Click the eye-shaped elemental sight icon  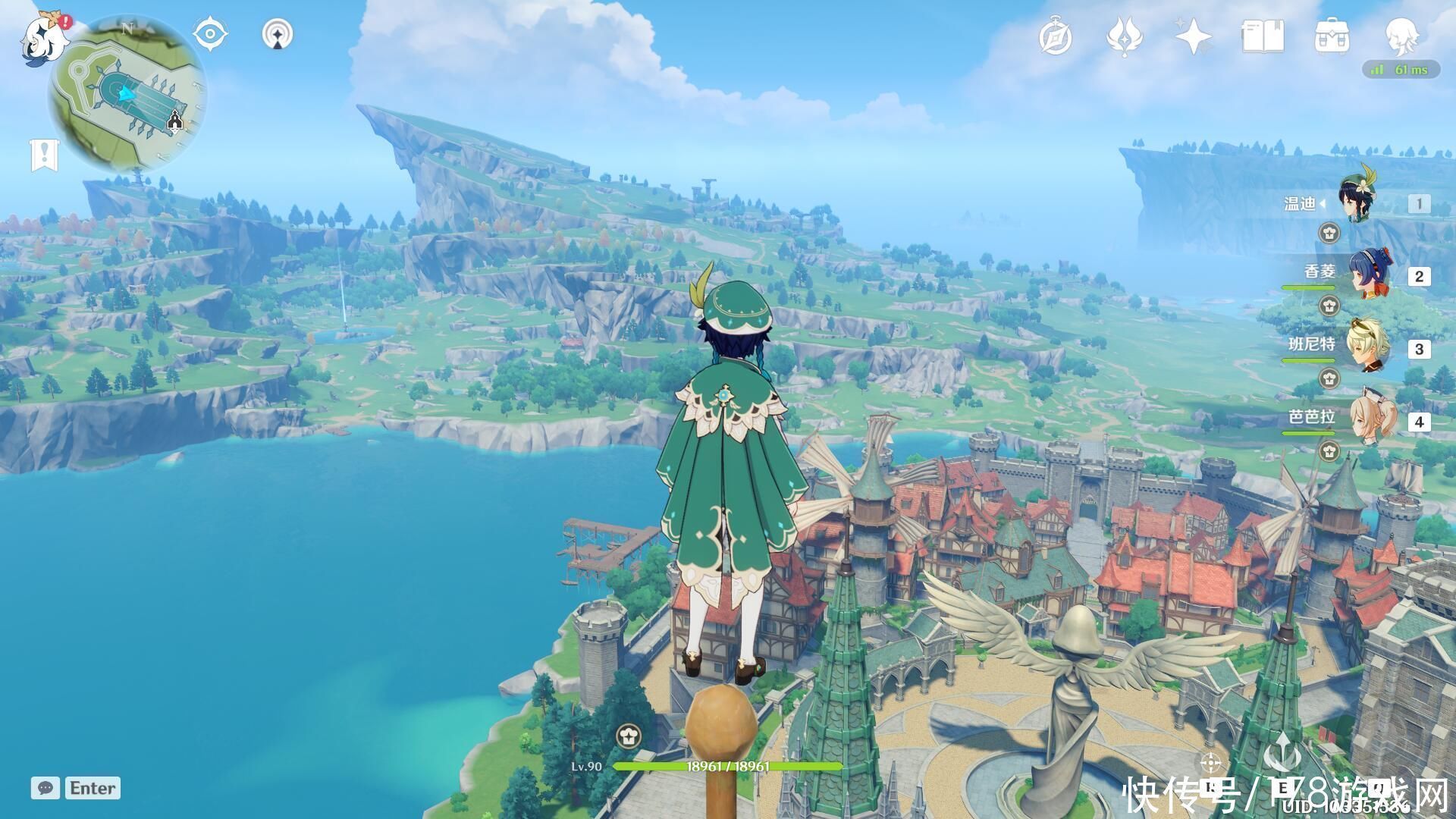click(x=209, y=34)
